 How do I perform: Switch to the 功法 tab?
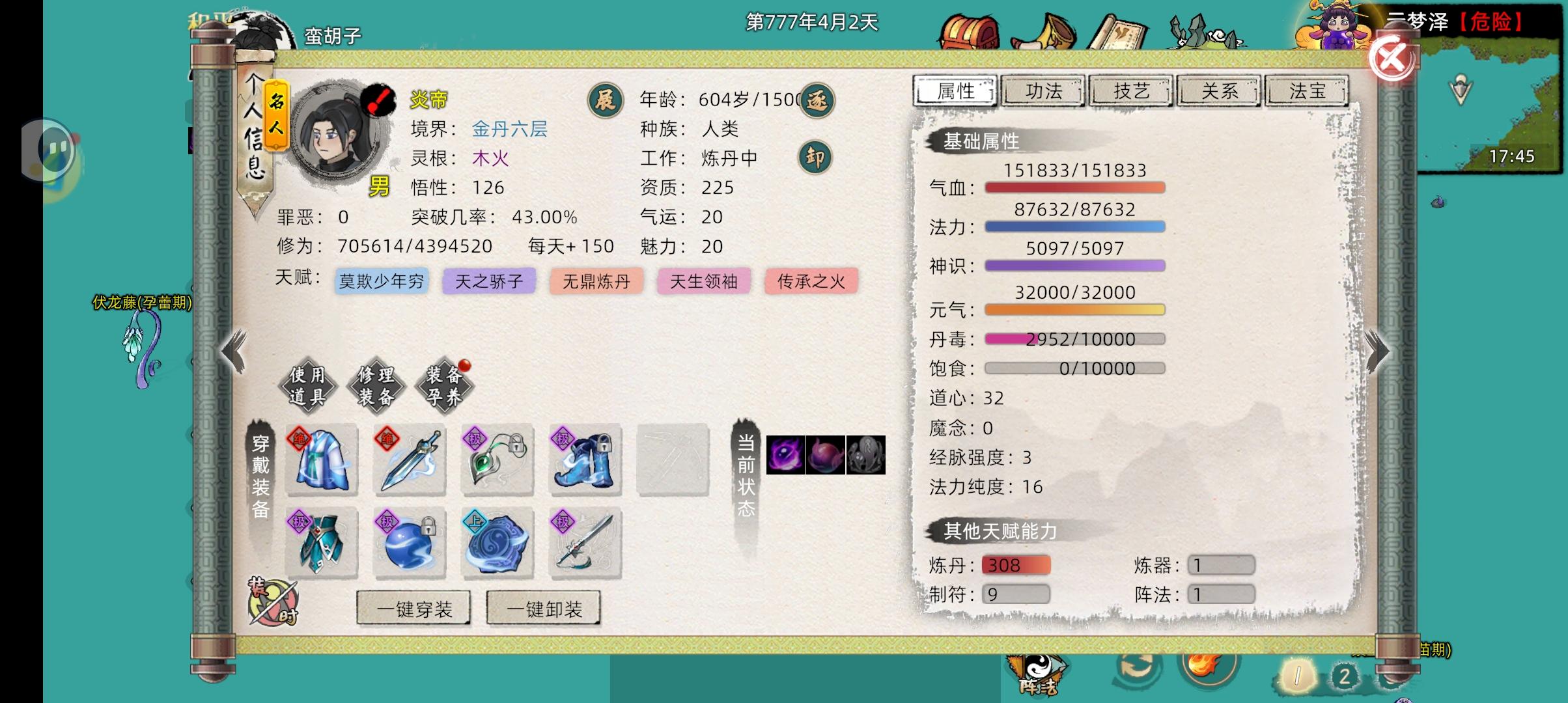click(x=1043, y=91)
